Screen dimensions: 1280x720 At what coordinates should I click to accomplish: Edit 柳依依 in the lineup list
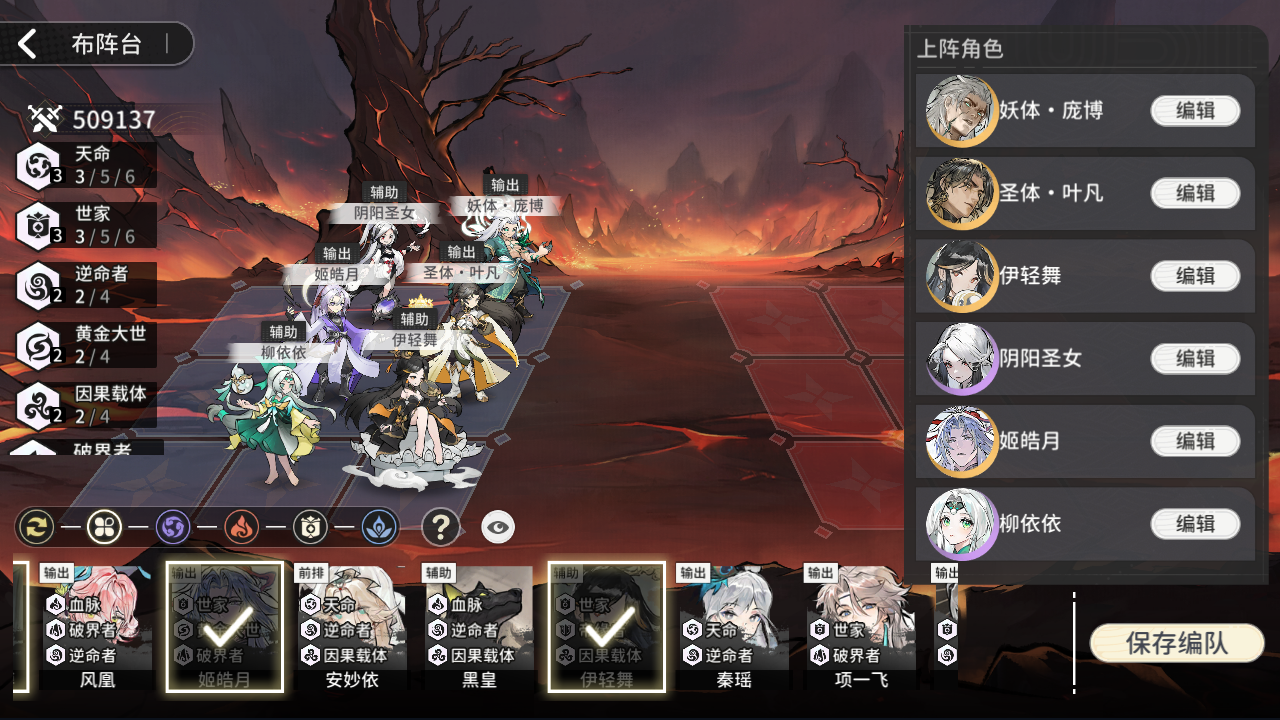coord(1195,523)
